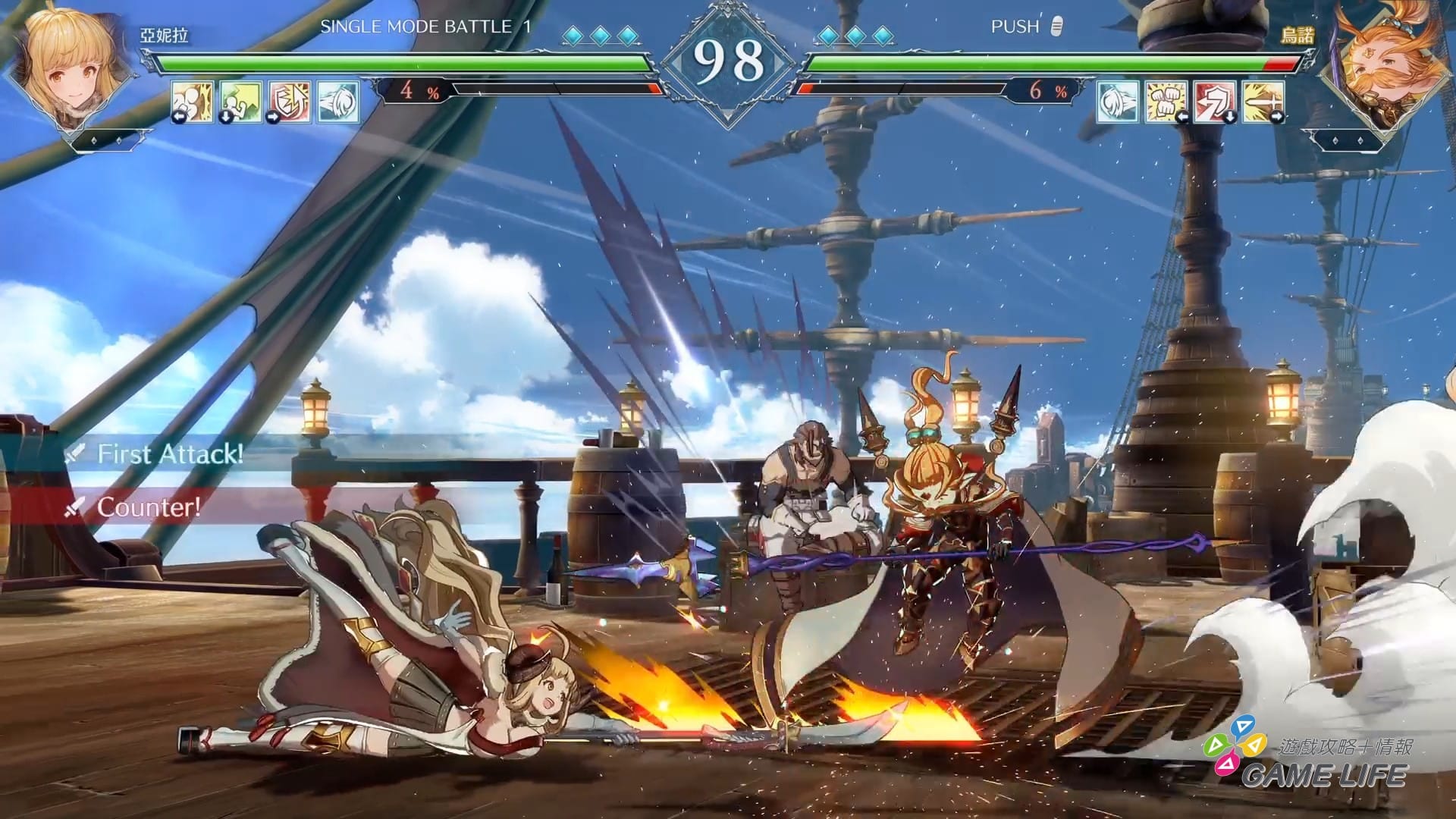This screenshot has height=819, width=1456.
Task: Trigger Uno's red shield-with-arrow skill icon
Action: click(x=1214, y=102)
